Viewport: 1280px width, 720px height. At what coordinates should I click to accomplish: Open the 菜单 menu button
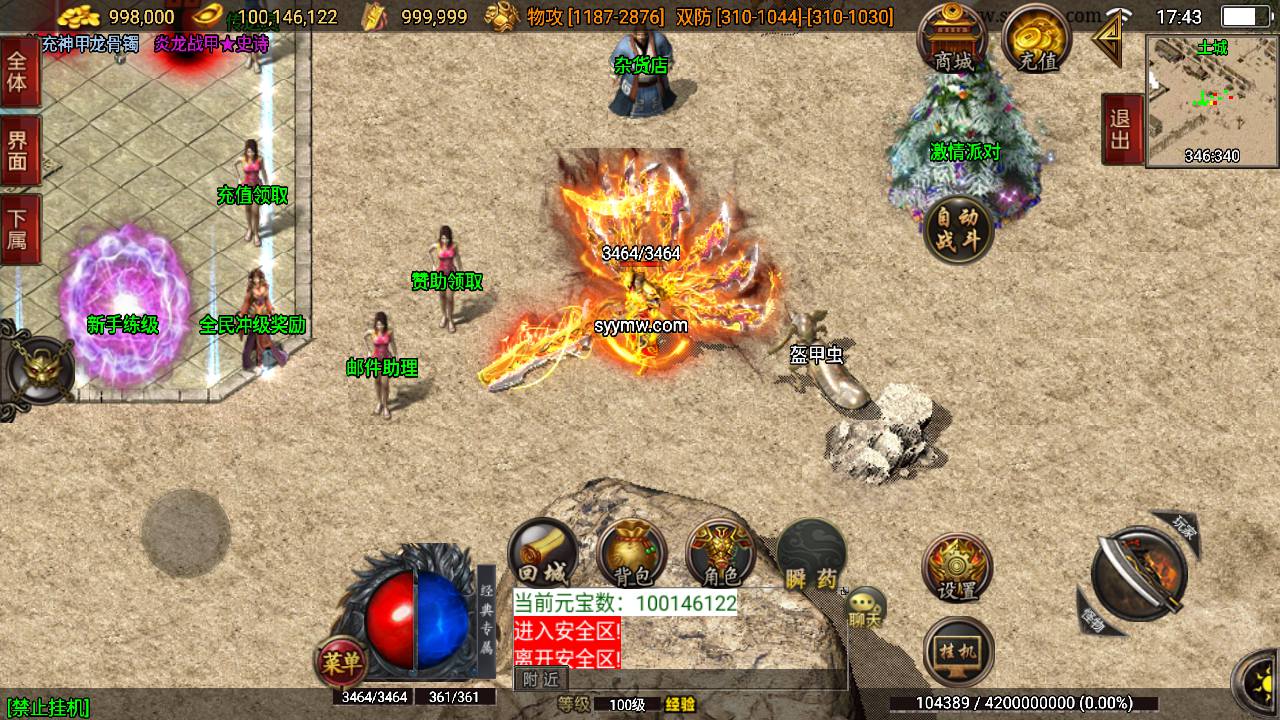click(342, 661)
